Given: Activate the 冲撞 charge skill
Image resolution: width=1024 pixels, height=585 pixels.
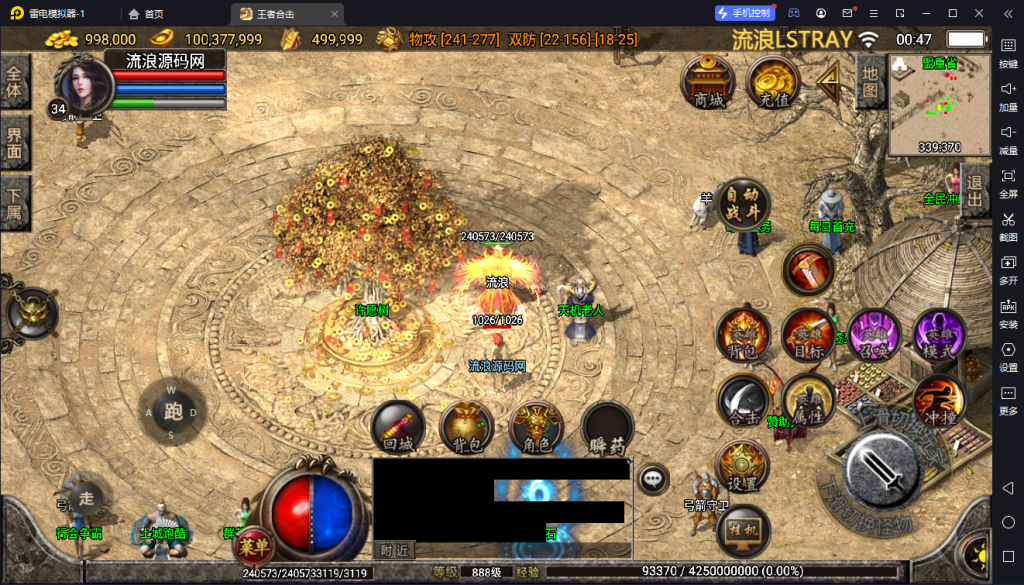Looking at the screenshot, I should click(939, 400).
